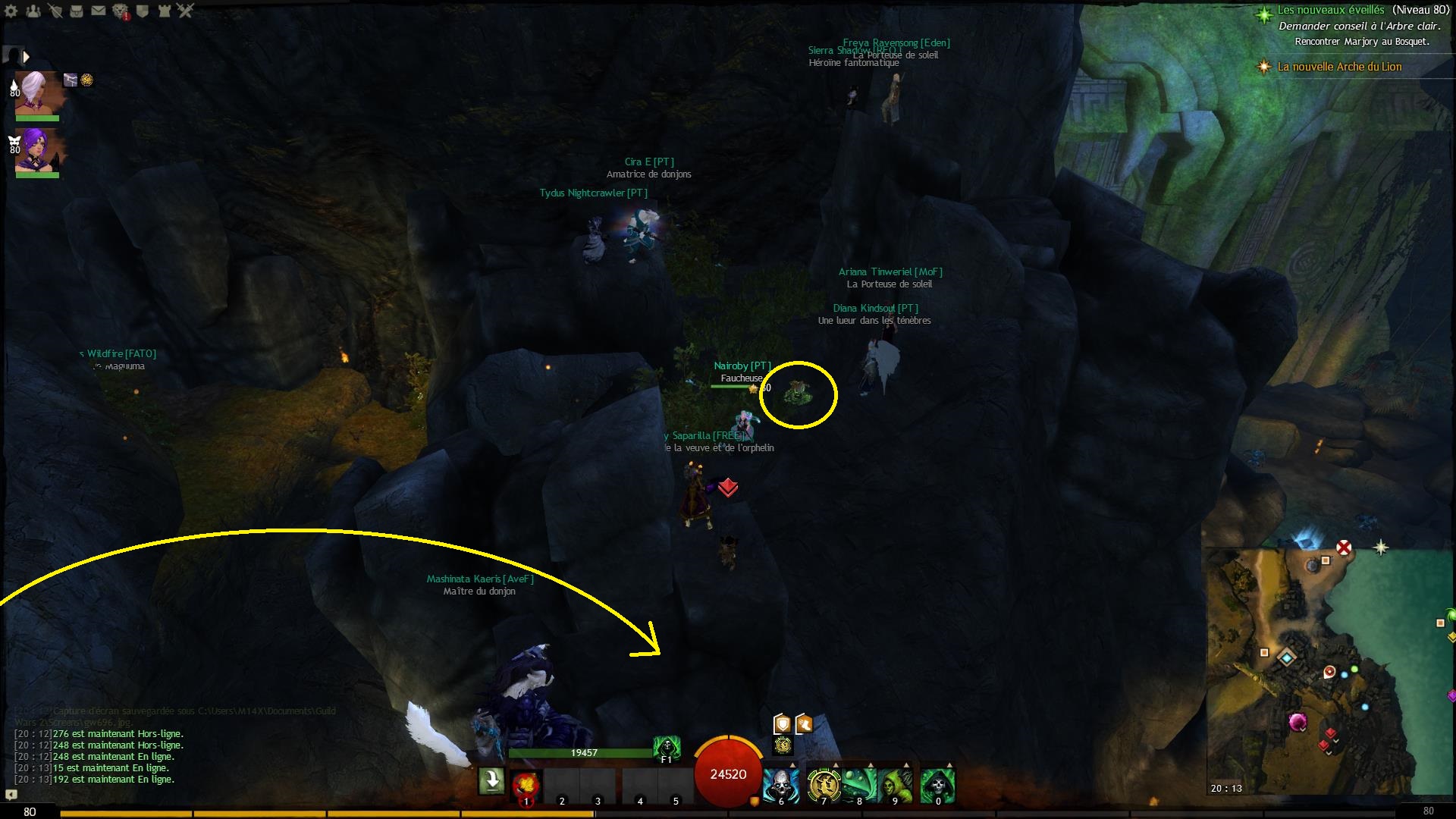The image size is (1456, 819).
Task: Select the La nouvelle Arche du Lion objective
Action: pos(1339,67)
